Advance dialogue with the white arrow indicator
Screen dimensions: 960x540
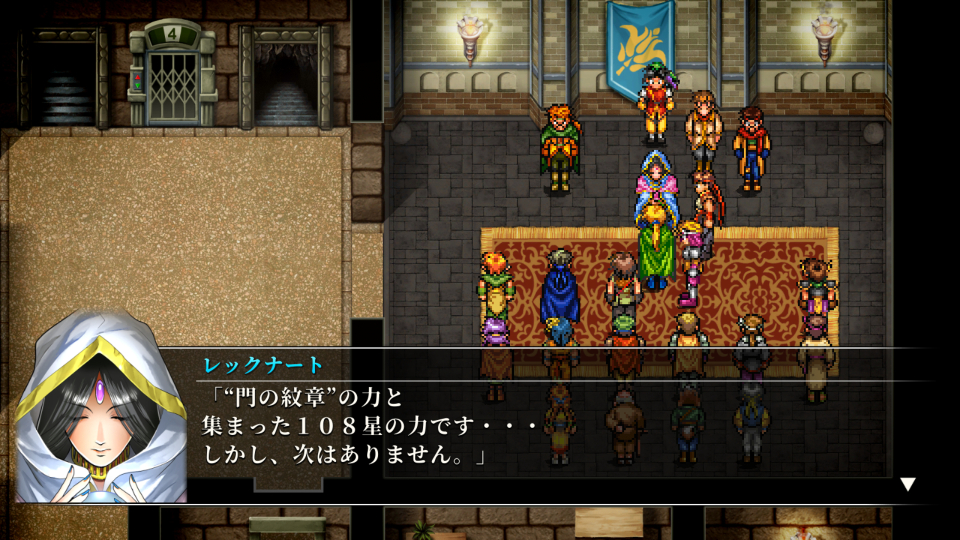point(907,484)
